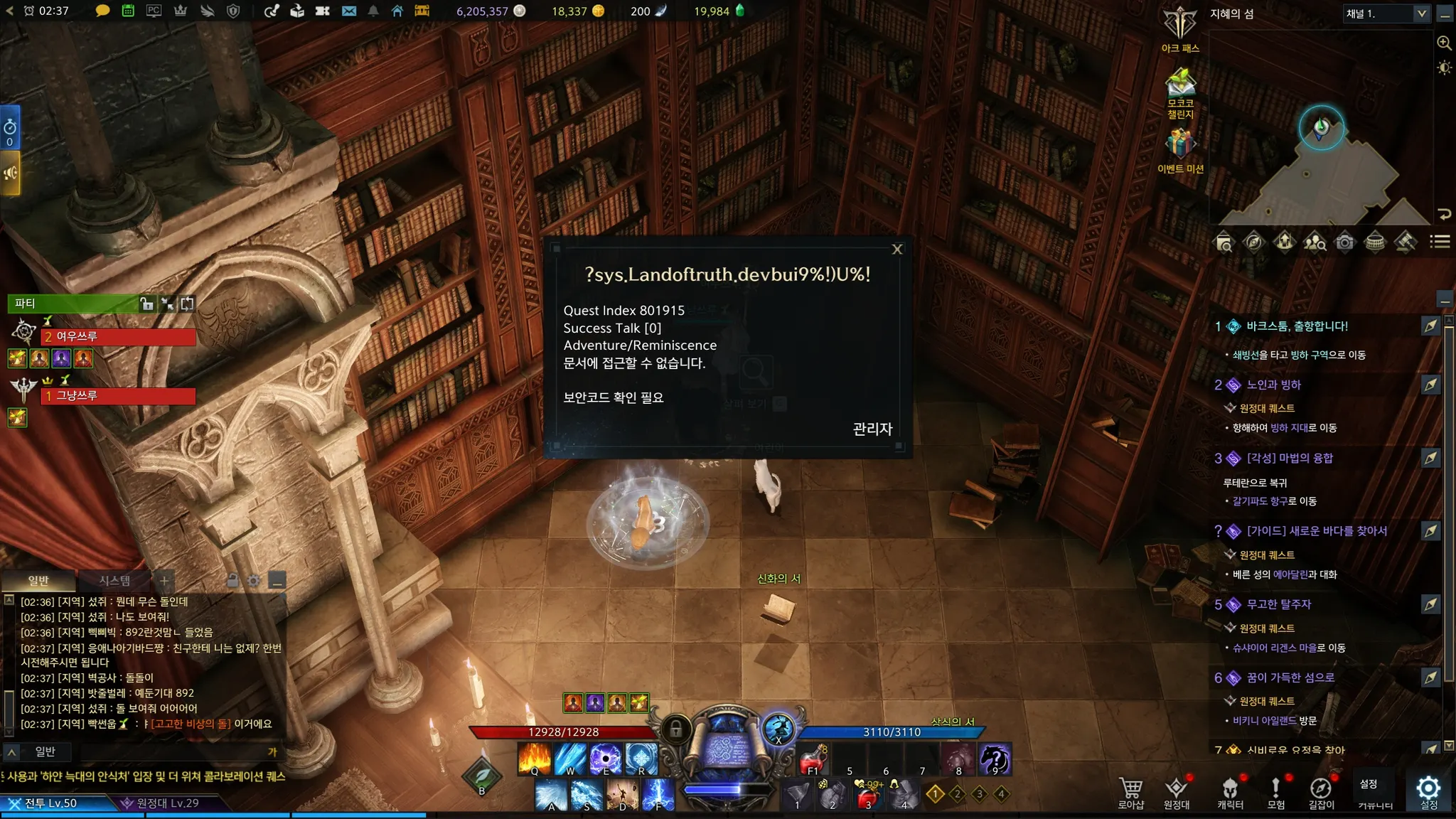Open the 아크 패스 menu
Image resolution: width=1456 pixels, height=819 pixels.
pos(1180,27)
